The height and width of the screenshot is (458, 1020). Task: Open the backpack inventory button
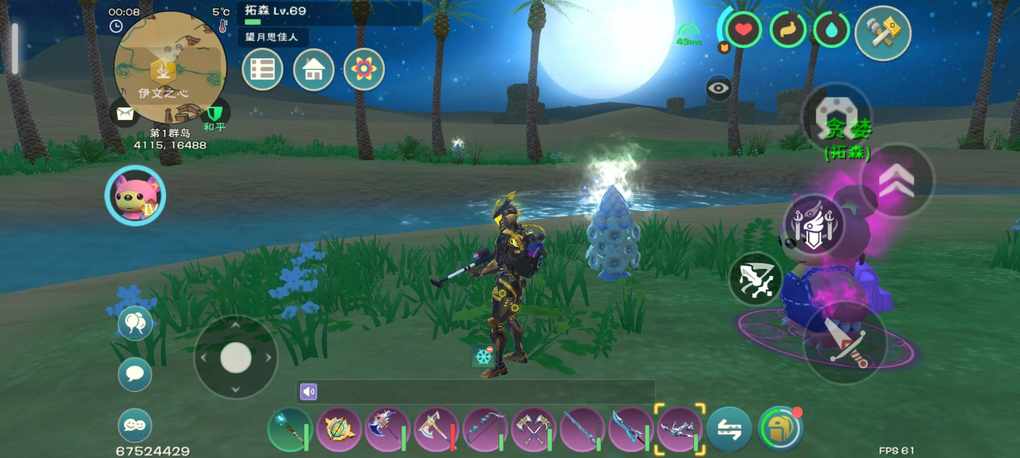780,430
